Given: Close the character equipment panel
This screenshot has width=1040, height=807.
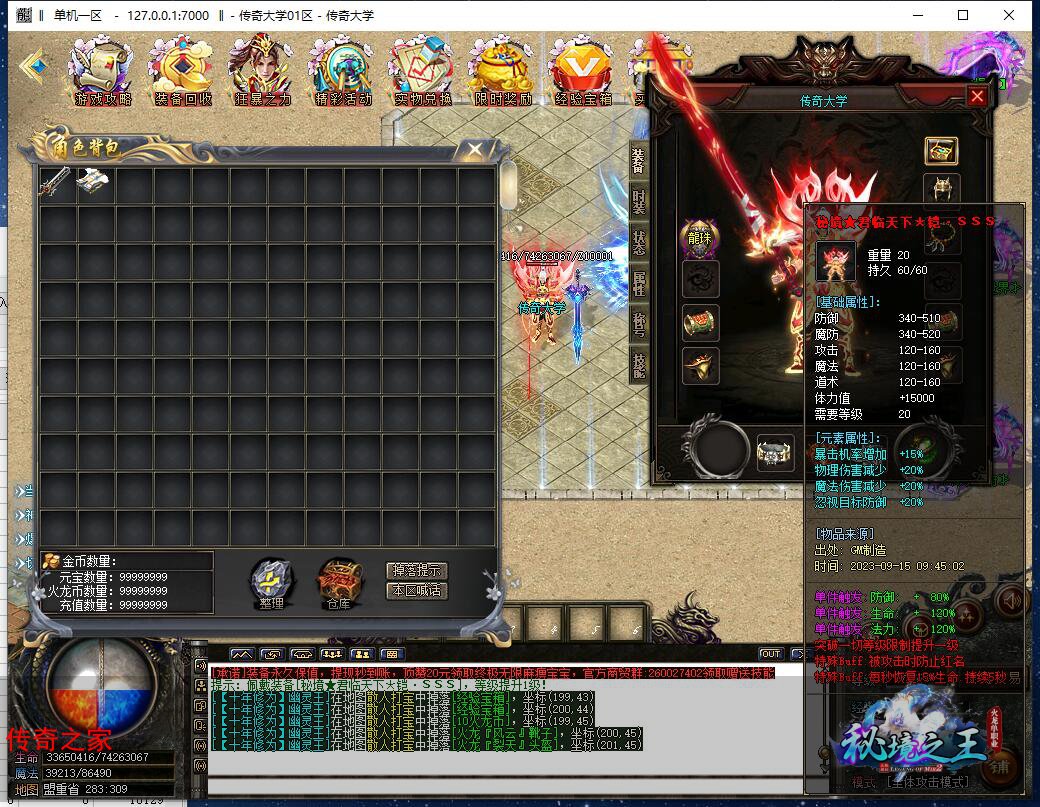Looking at the screenshot, I should pos(976,96).
